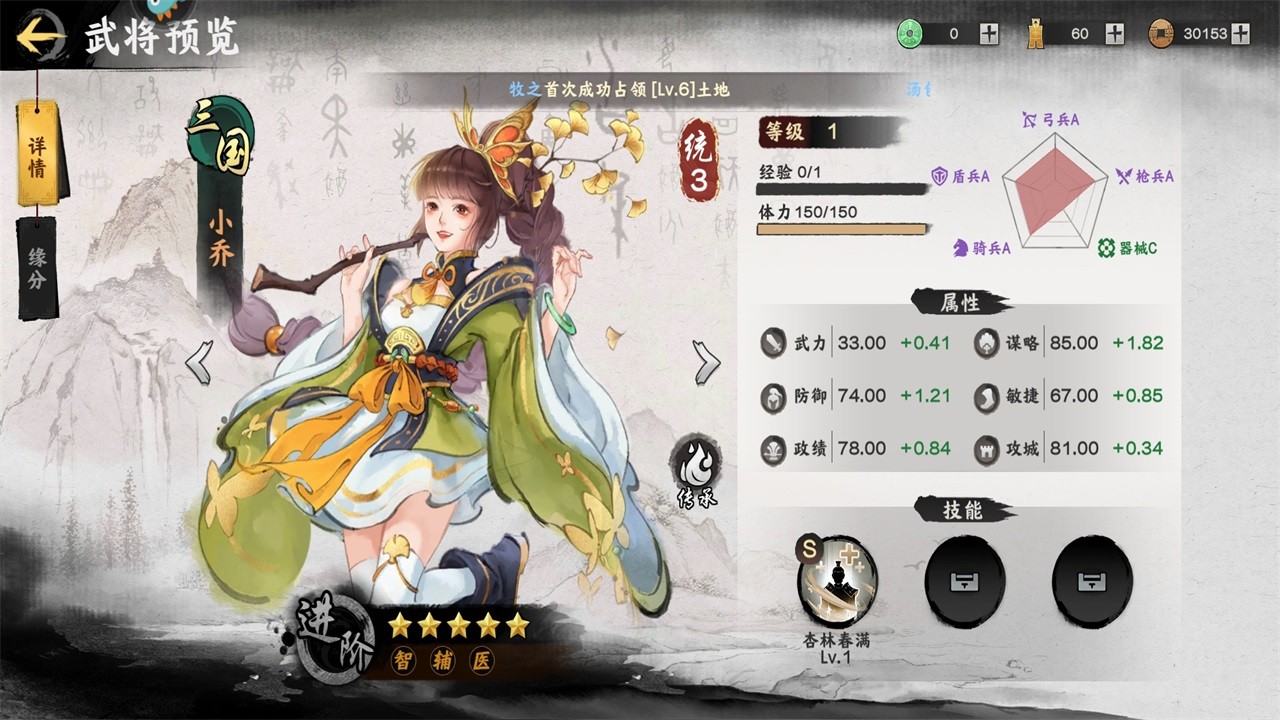Screen dimensions: 1280x720
Task: Select the 杏林春满 skill icon
Action: pos(837,581)
